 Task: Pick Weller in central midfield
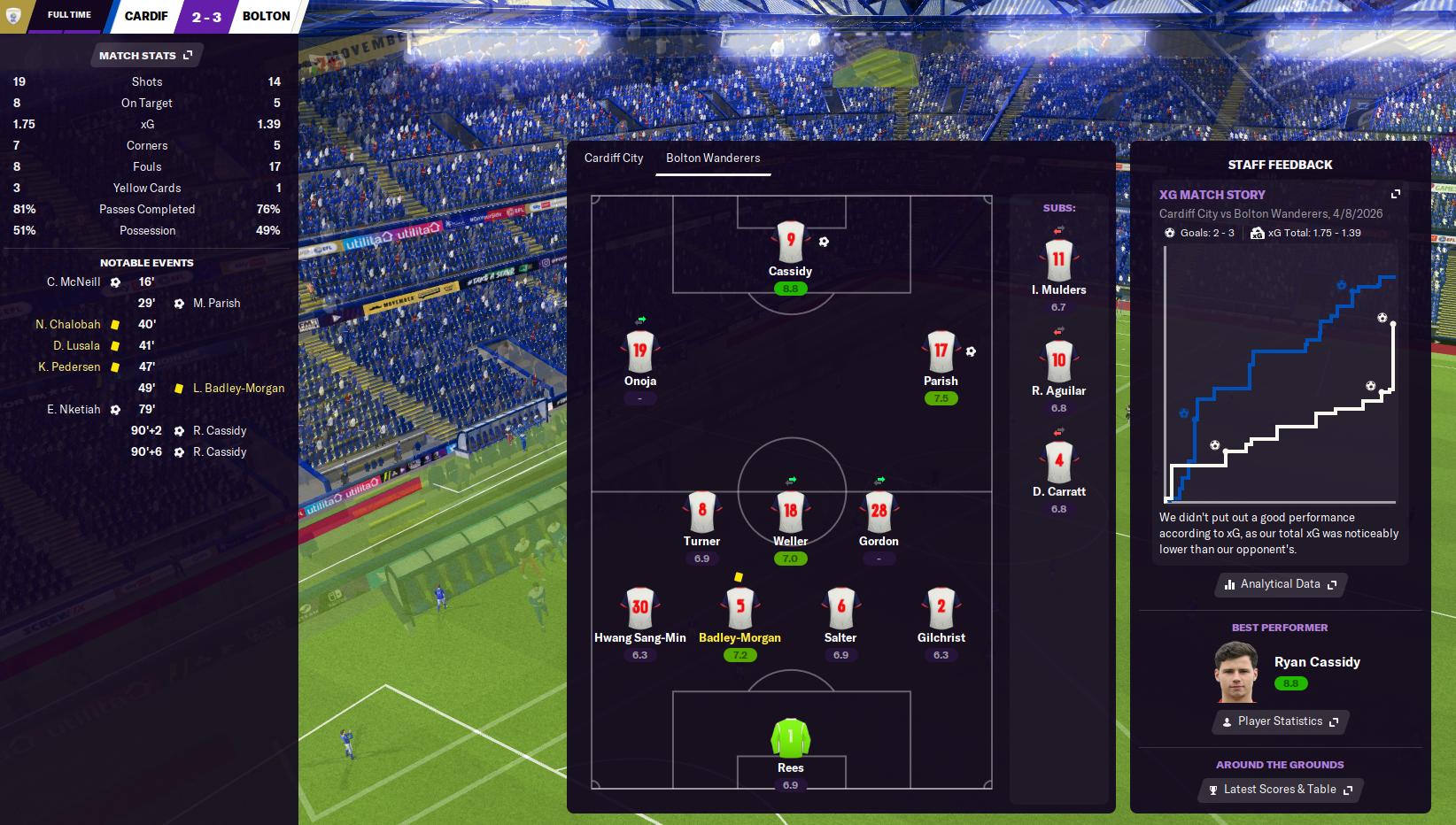pyautogui.click(x=790, y=511)
